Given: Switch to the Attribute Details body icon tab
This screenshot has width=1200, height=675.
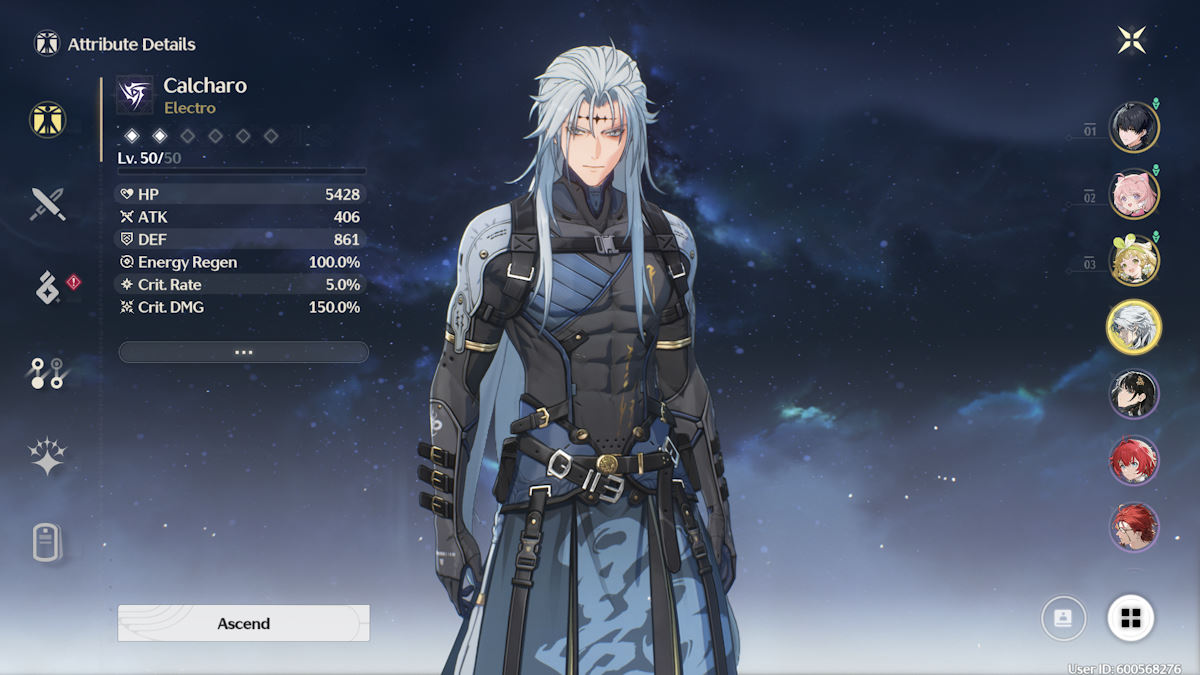Looking at the screenshot, I should click(47, 119).
